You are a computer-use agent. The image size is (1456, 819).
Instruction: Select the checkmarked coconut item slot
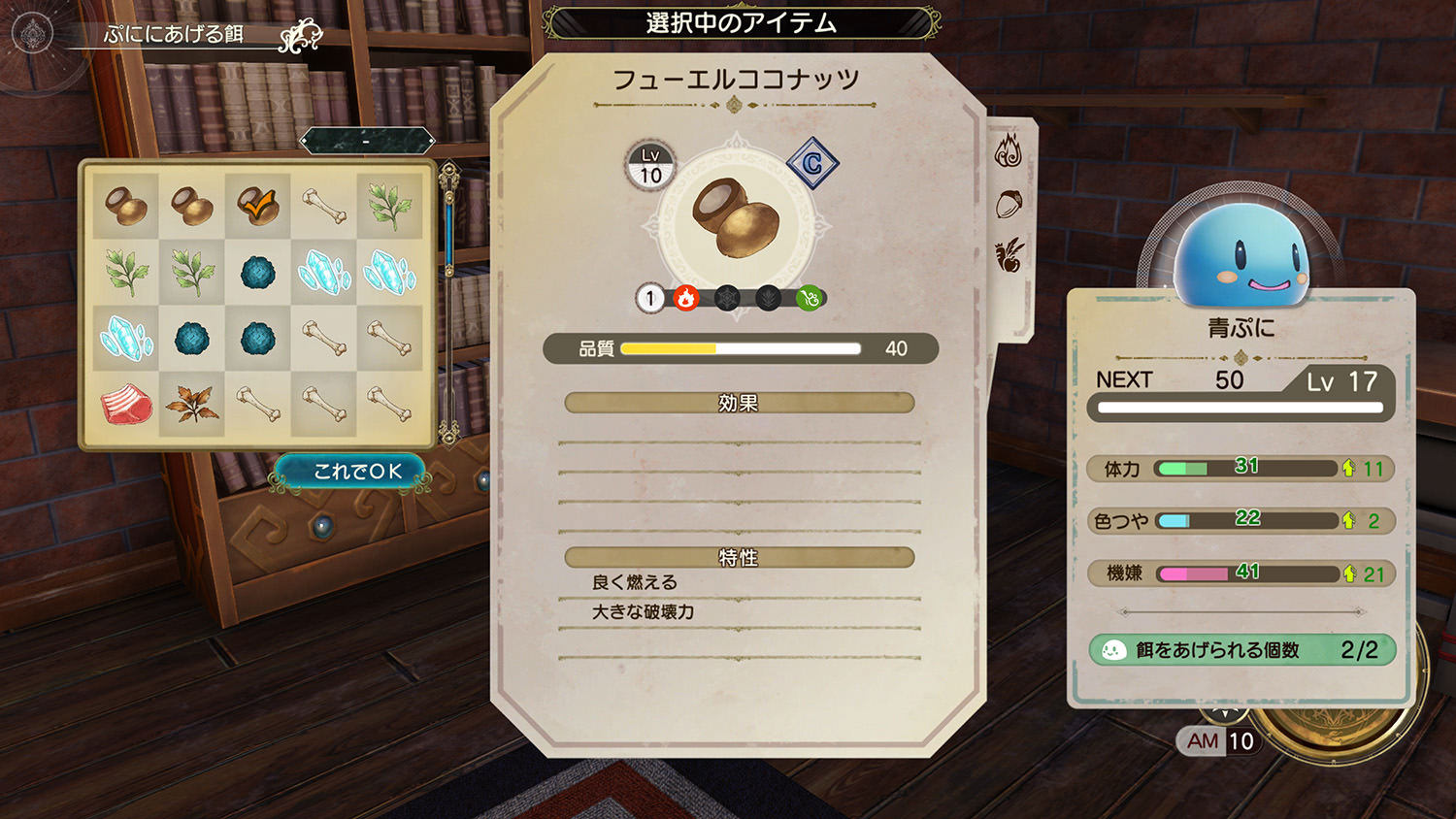[257, 207]
